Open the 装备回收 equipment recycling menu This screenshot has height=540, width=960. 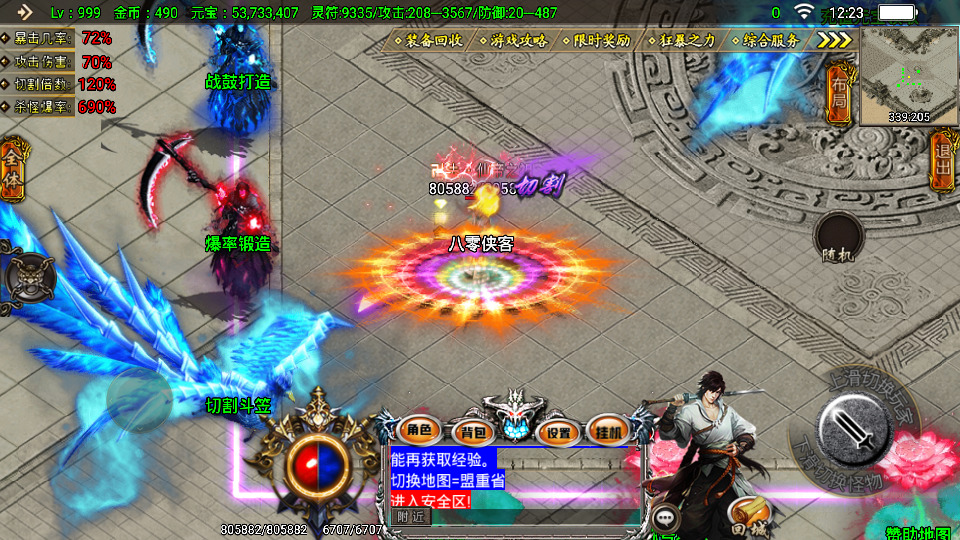coord(433,40)
